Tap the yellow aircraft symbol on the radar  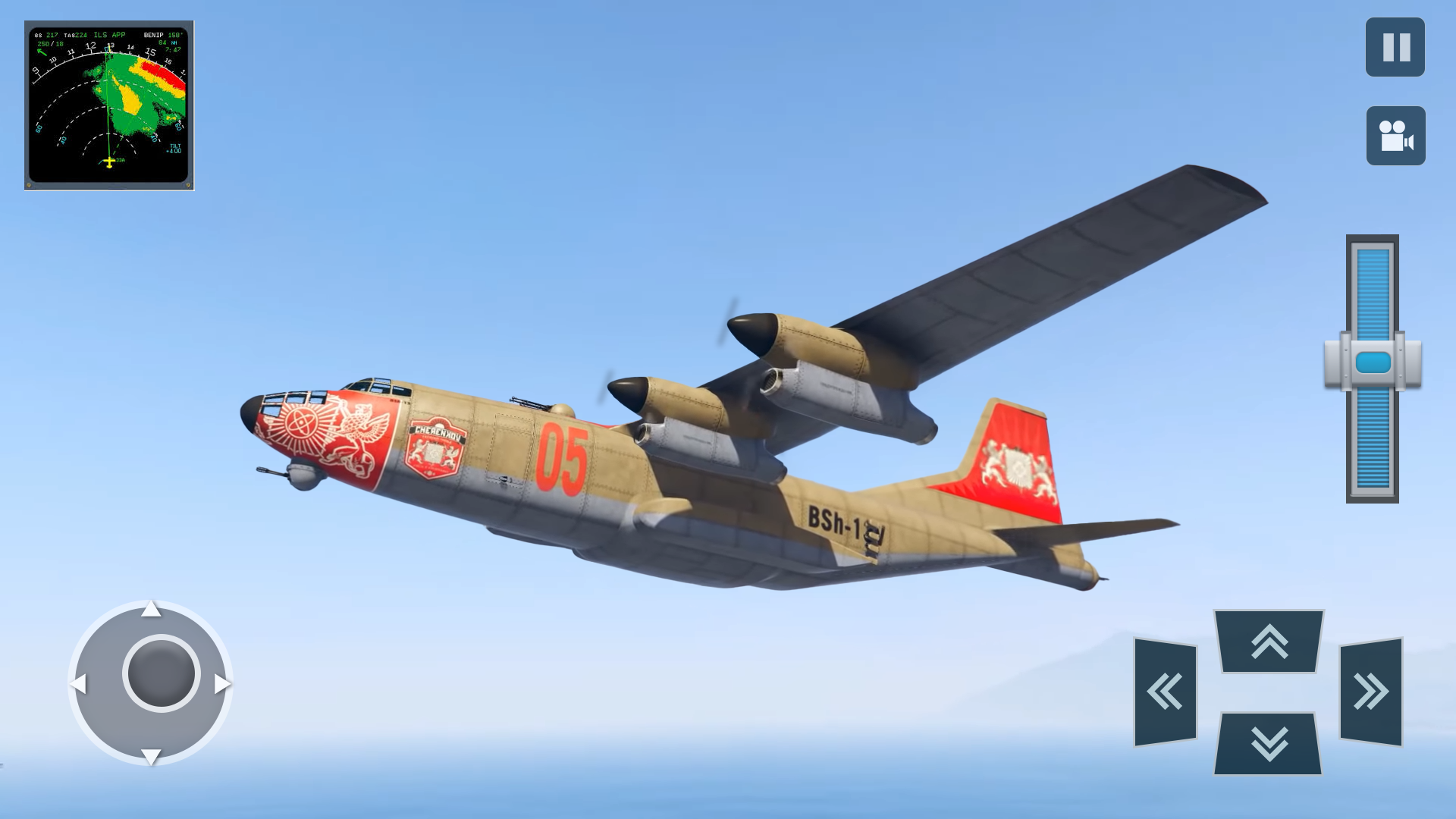109,162
